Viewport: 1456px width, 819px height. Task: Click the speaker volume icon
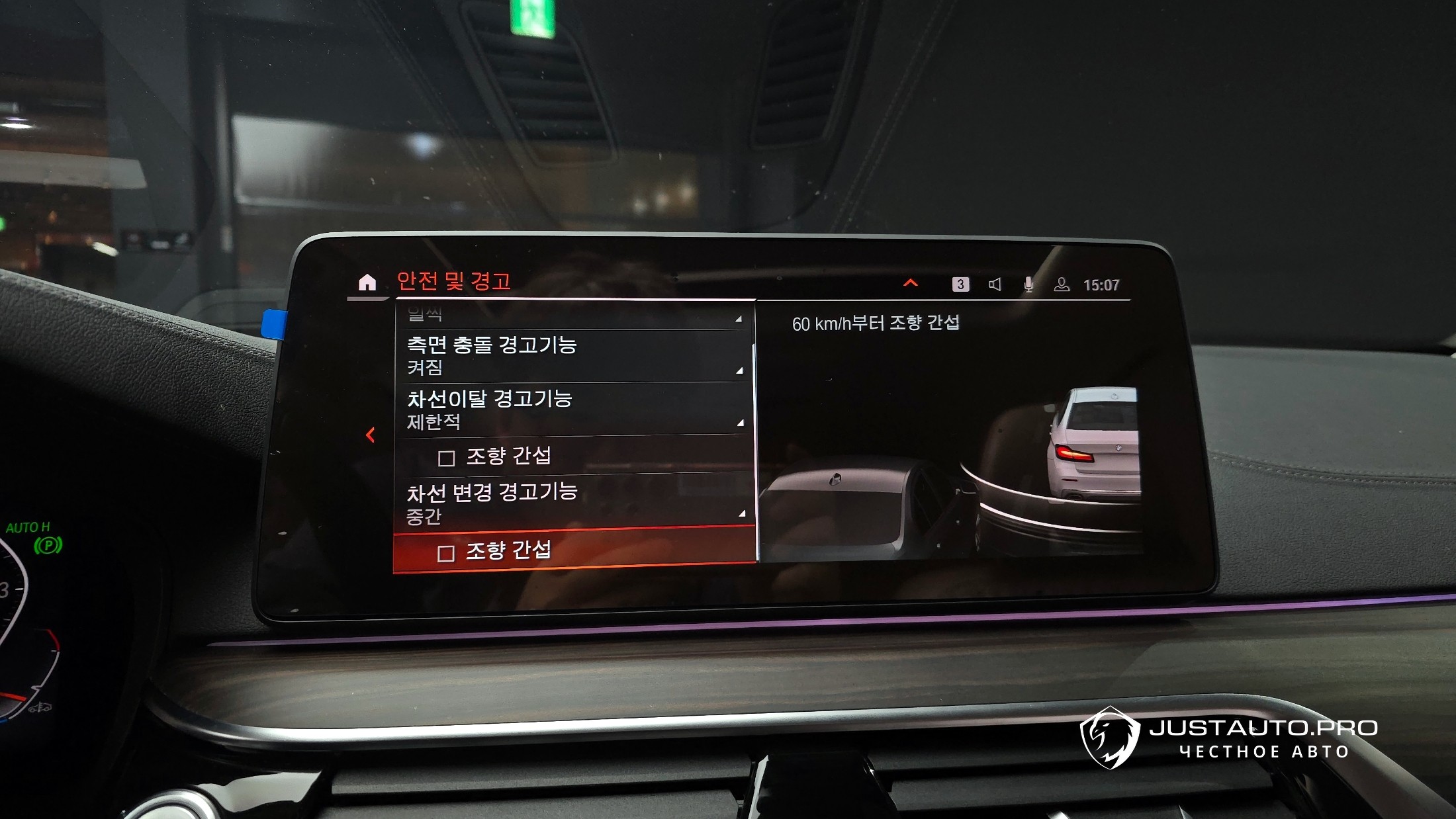995,284
